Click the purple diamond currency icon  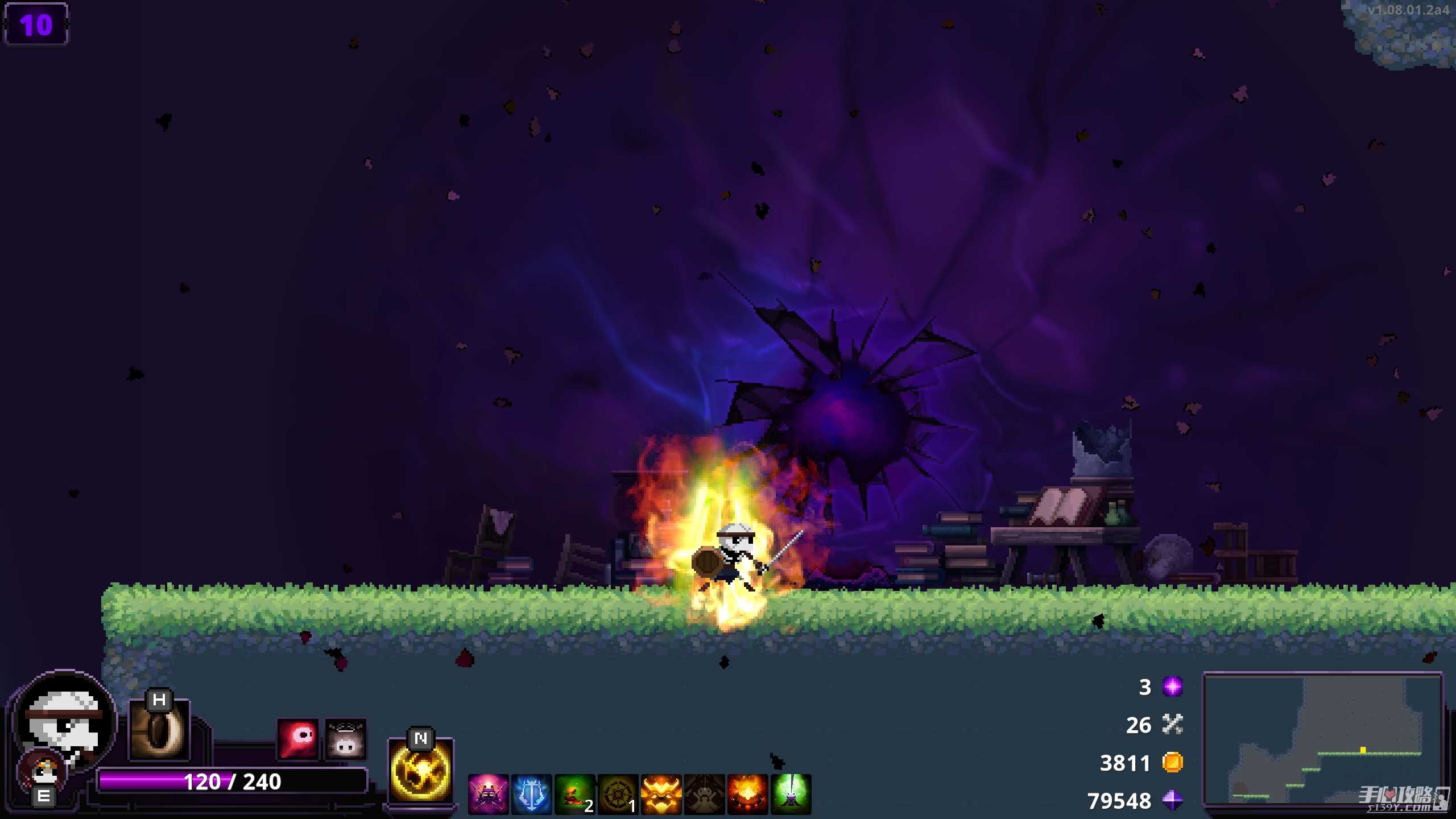tap(1172, 800)
